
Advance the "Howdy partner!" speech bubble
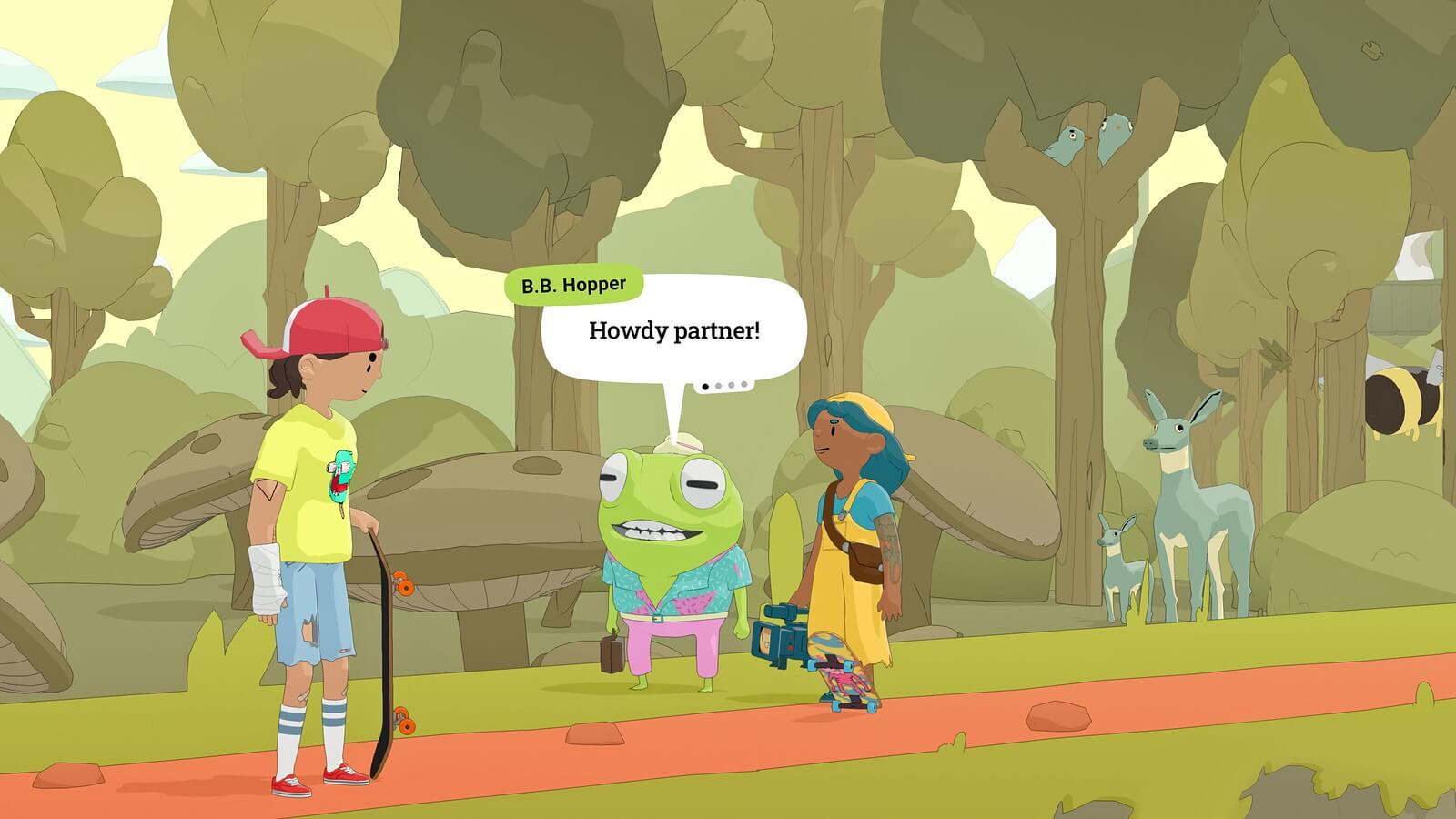point(673,331)
